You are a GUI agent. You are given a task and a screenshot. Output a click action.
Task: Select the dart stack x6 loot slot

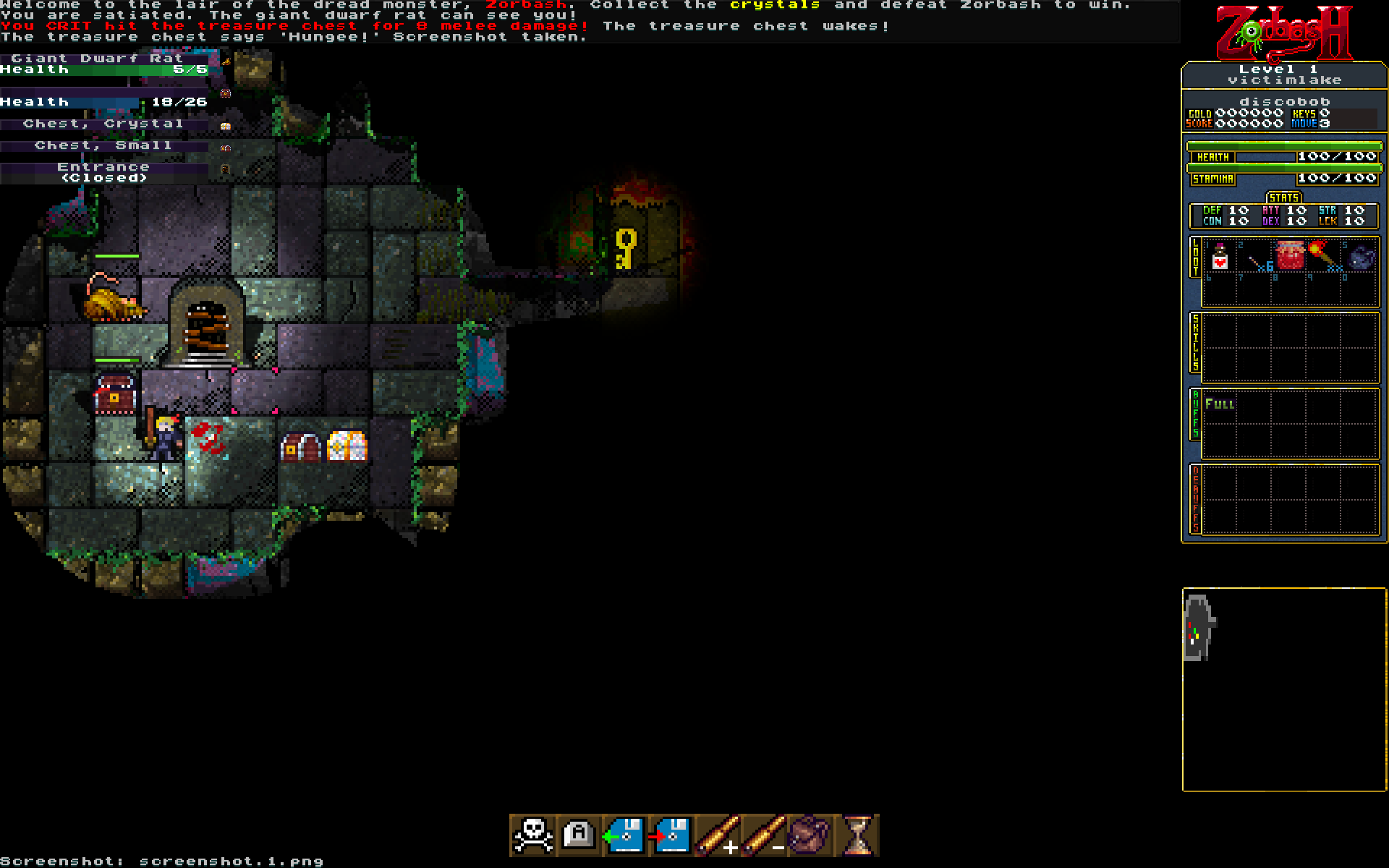1256,257
